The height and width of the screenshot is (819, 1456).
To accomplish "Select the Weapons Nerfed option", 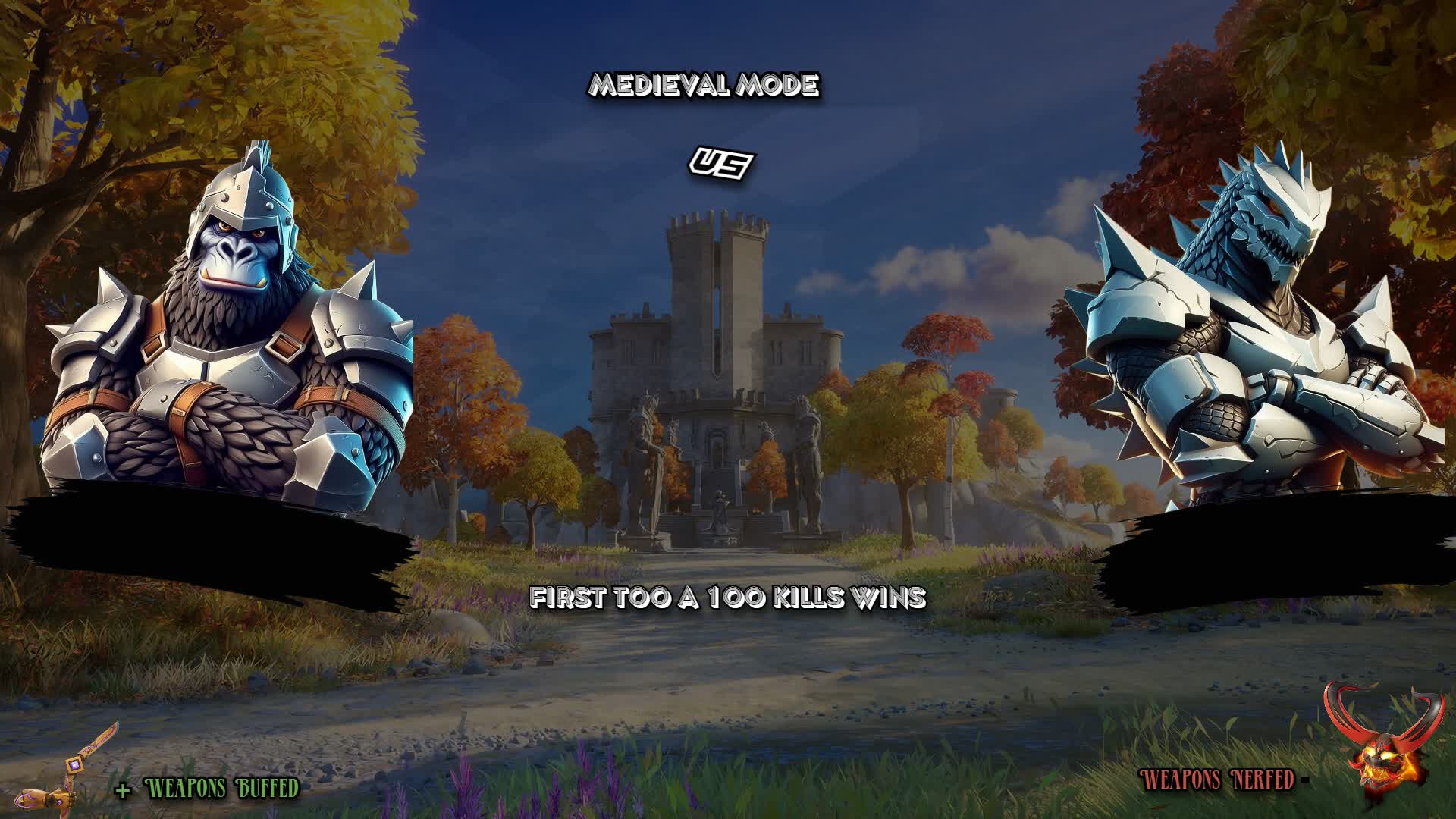I will (x=1218, y=780).
